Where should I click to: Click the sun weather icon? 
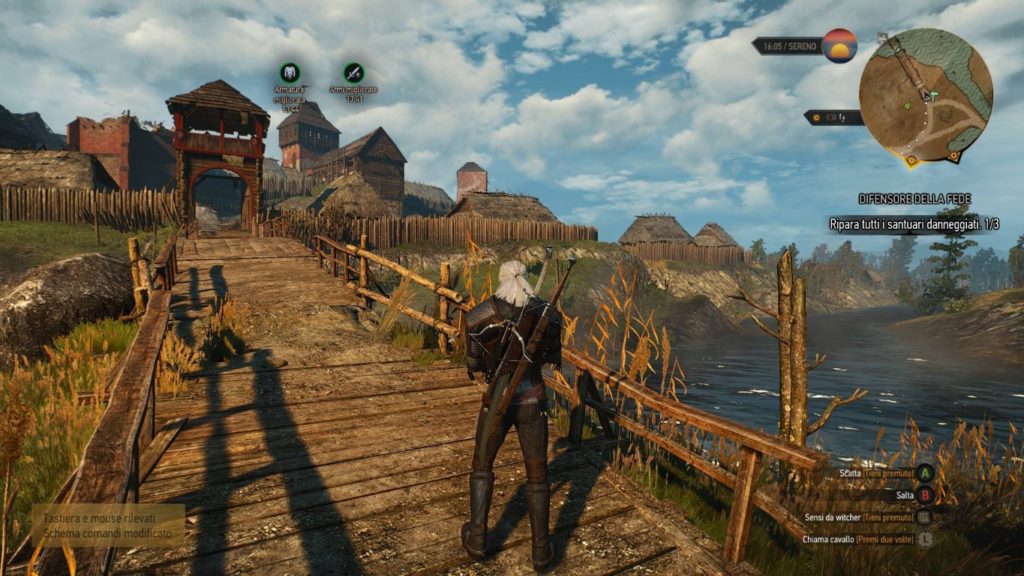coord(840,46)
